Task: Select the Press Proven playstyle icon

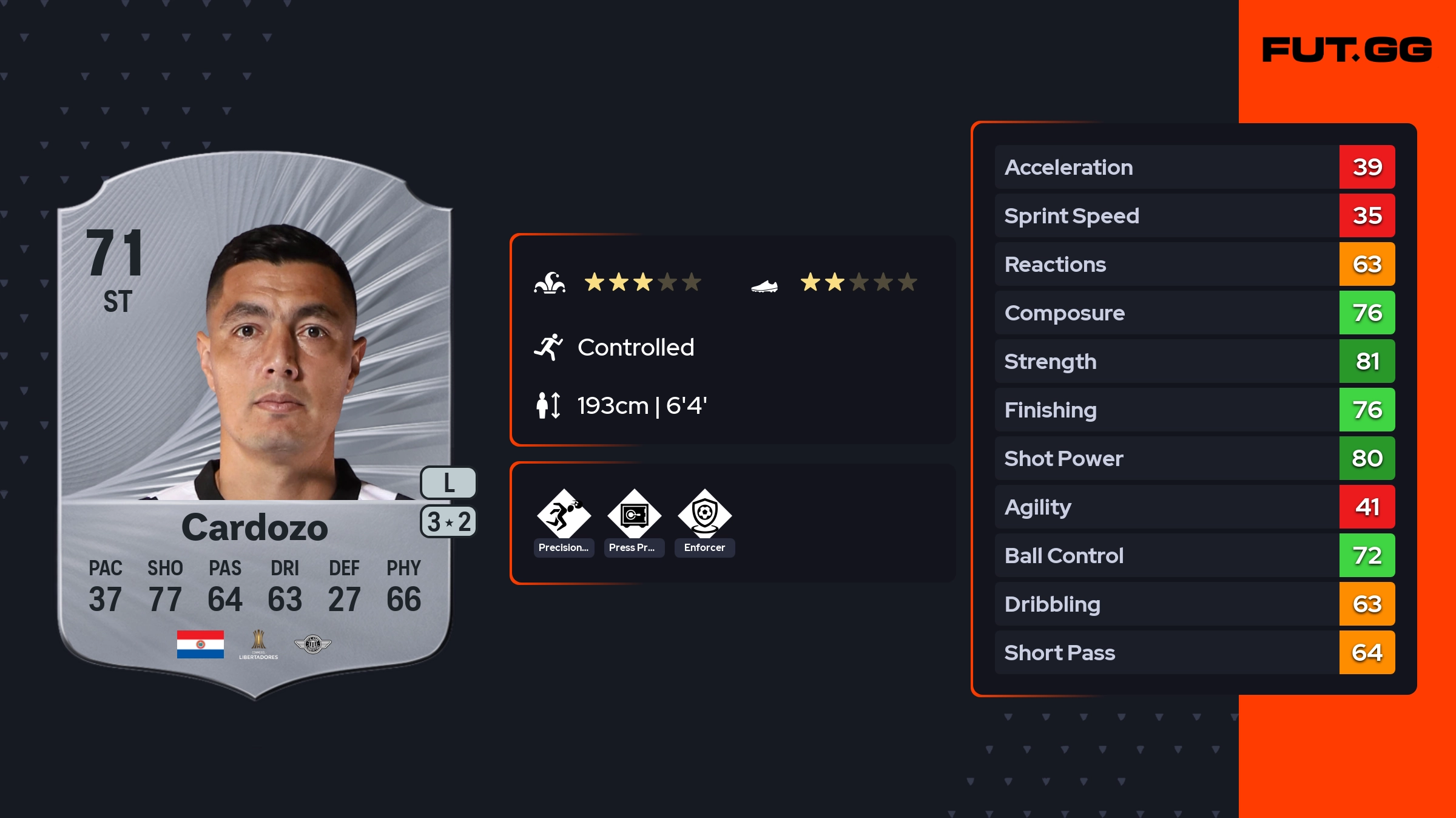Action: (x=634, y=515)
